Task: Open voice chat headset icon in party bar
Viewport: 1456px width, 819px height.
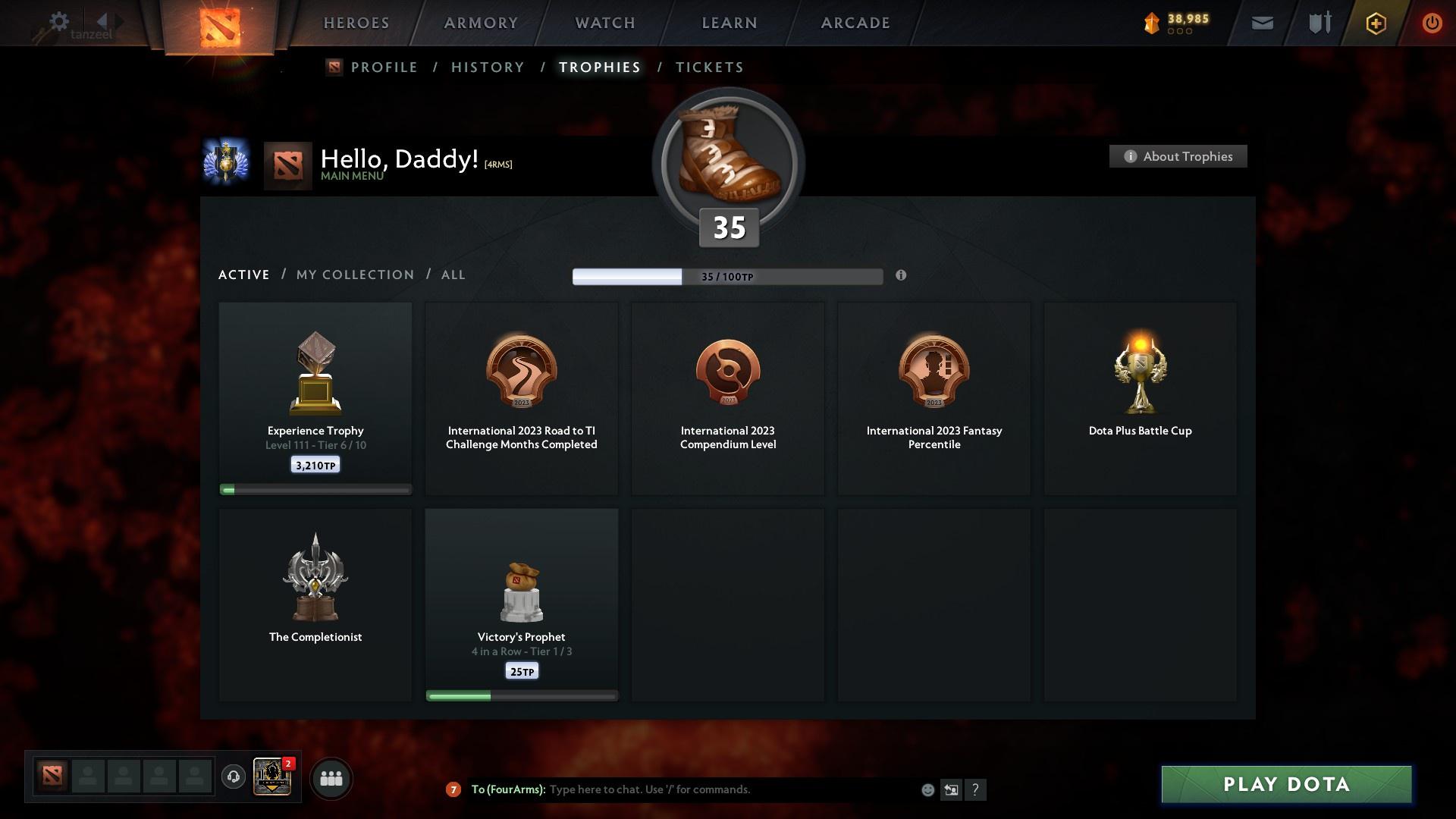Action: coord(233,777)
